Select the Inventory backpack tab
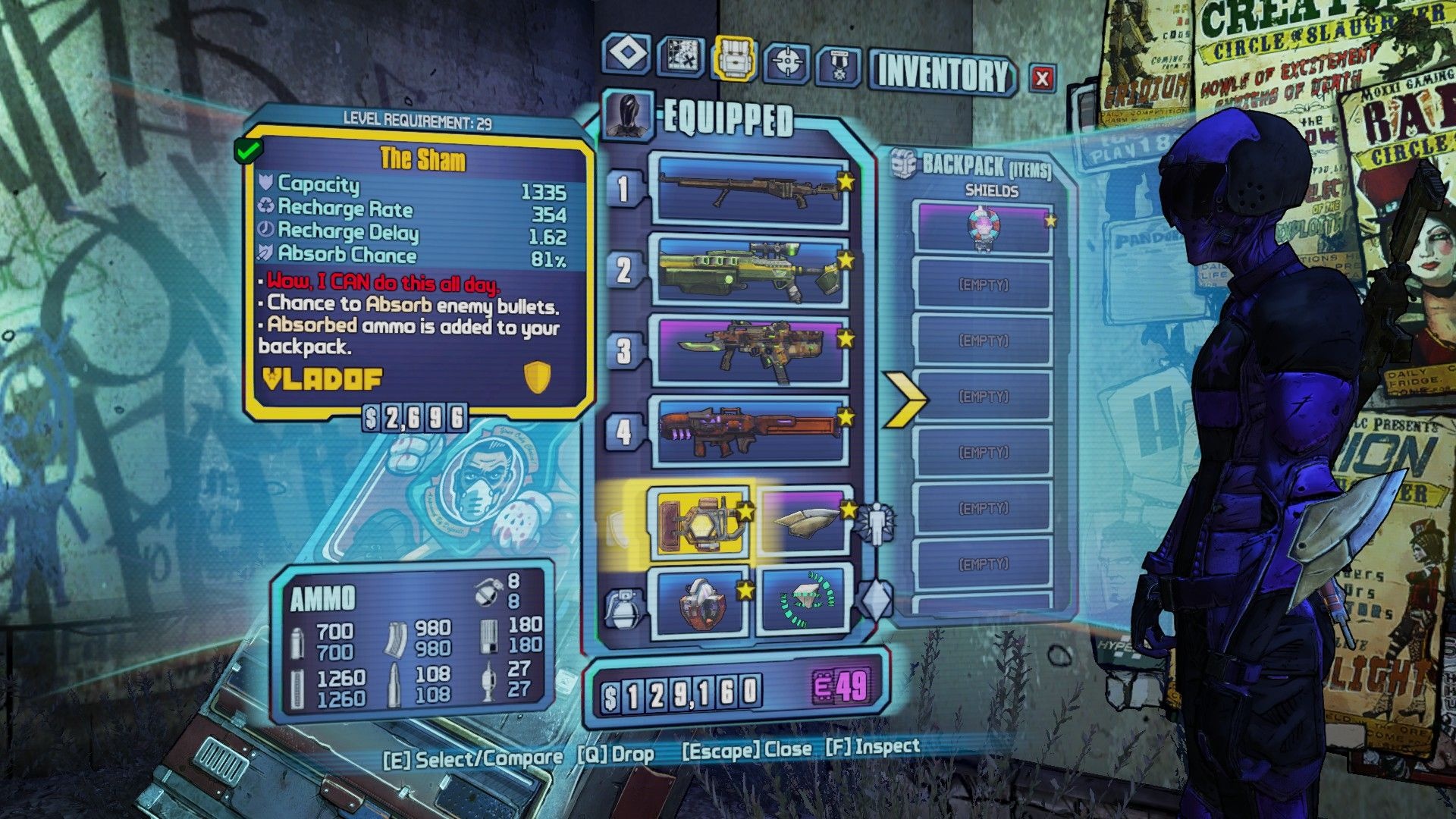The image size is (1456, 819). [x=734, y=58]
